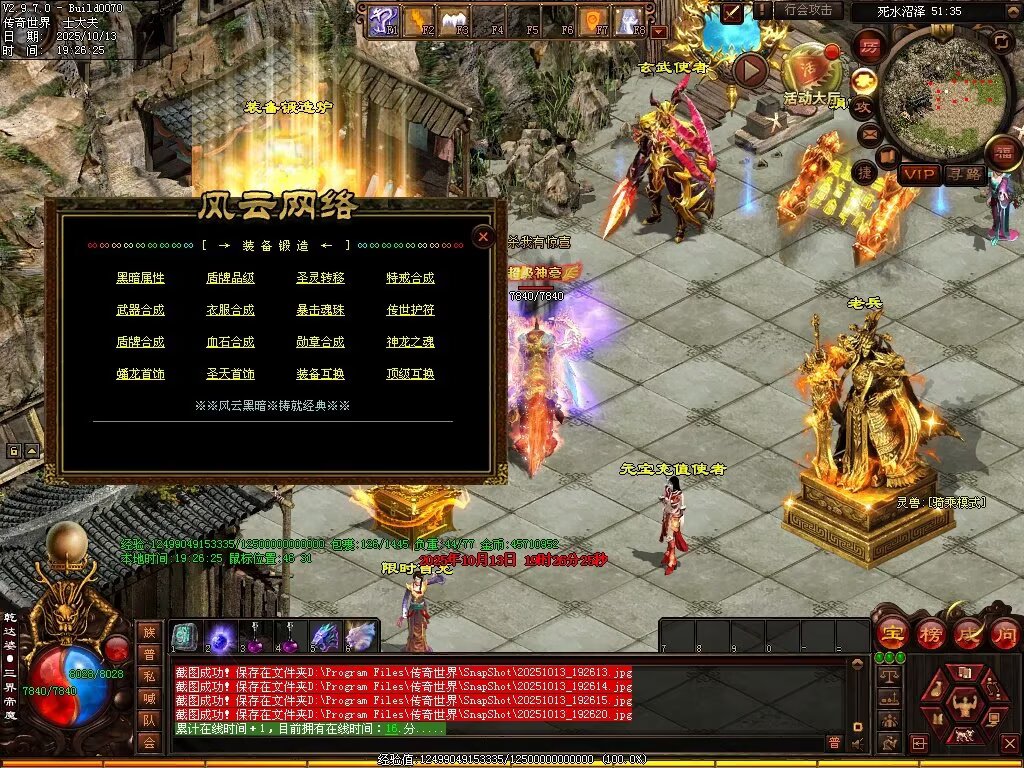
Task: Choose the 衣服合成 clothing synthesis link
Action: click(230, 310)
